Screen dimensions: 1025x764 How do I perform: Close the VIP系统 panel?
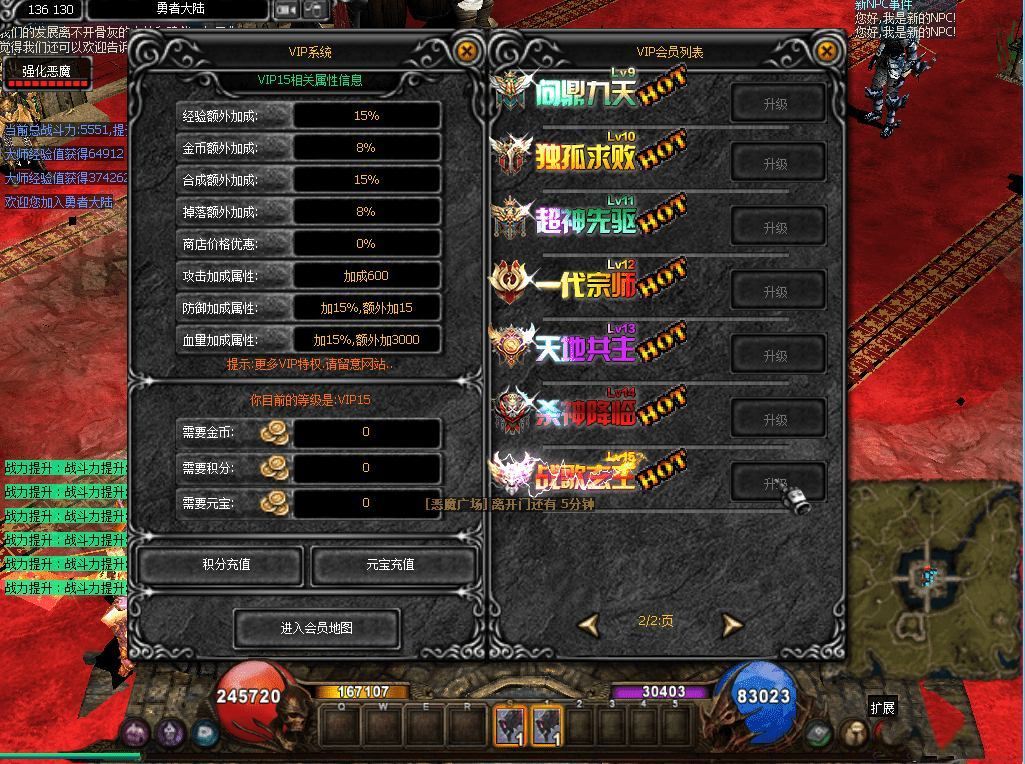point(466,51)
